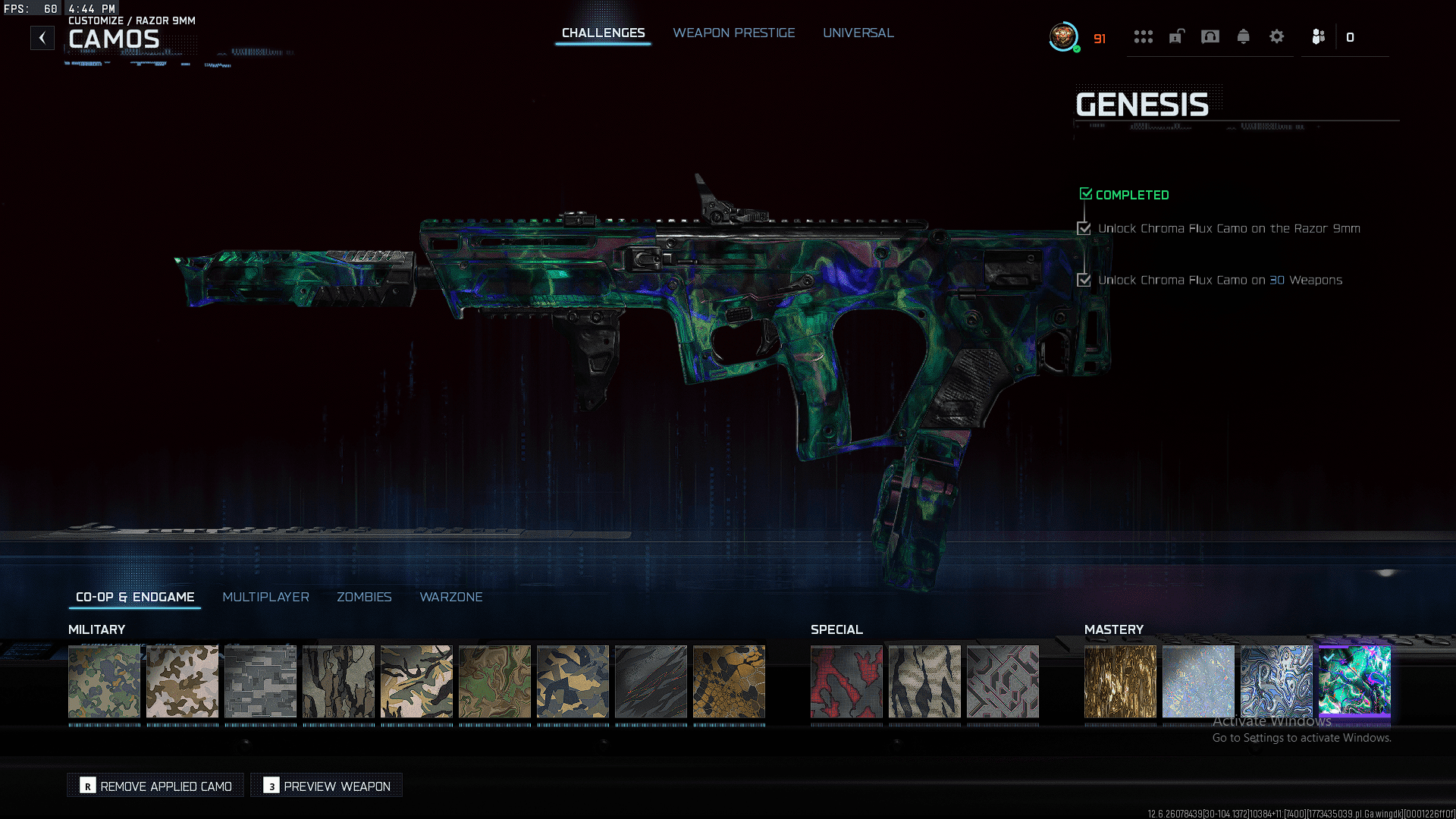Open the nine-dot grid menu
The width and height of the screenshot is (1456, 819).
tap(1143, 36)
